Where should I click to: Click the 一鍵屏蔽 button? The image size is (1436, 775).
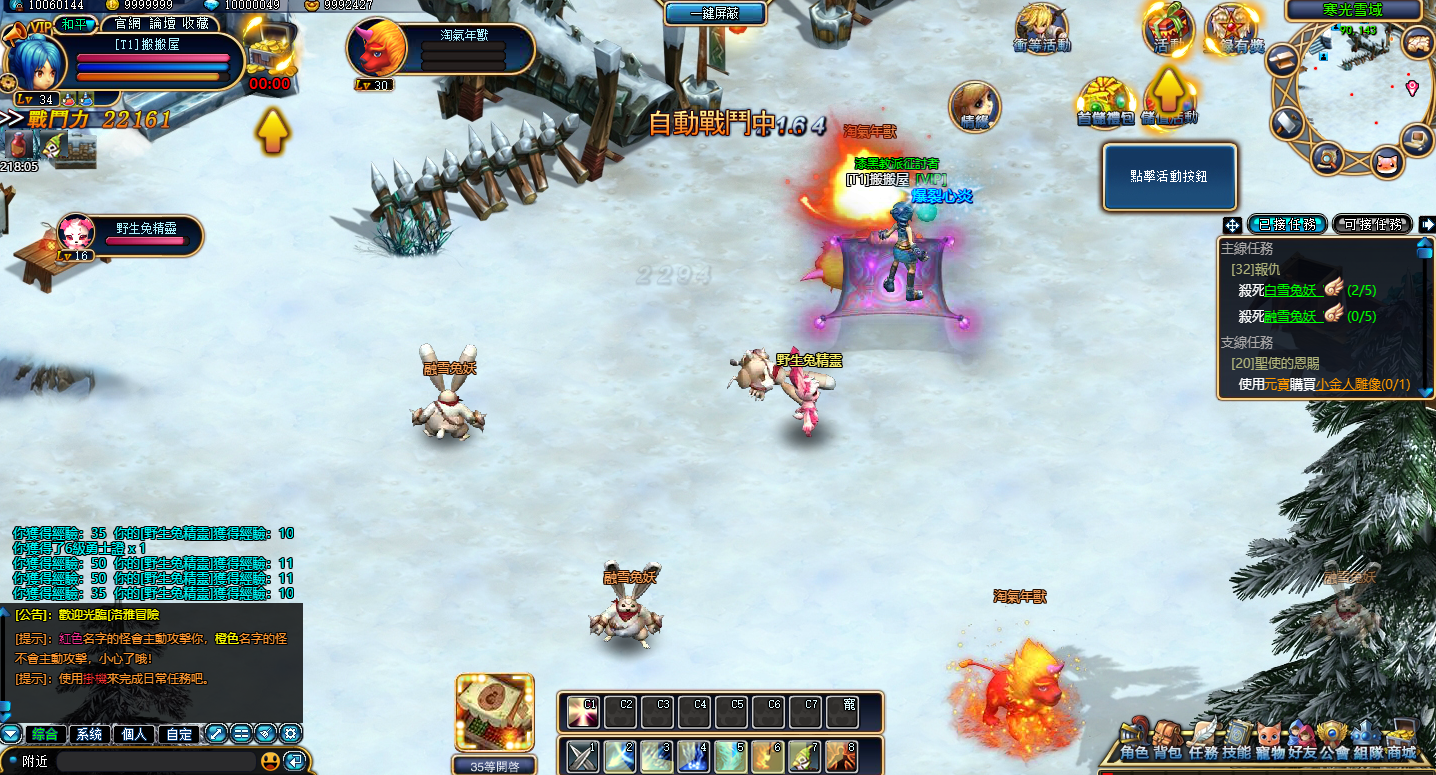click(x=715, y=13)
